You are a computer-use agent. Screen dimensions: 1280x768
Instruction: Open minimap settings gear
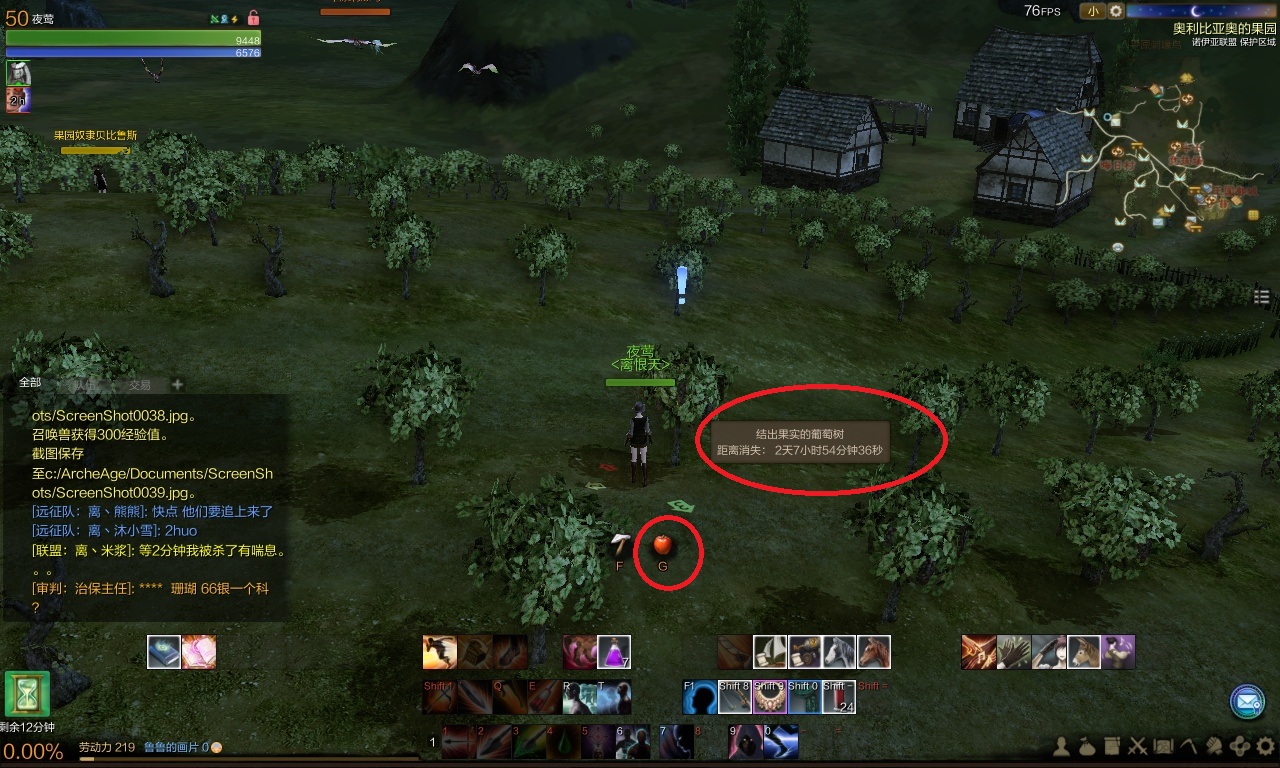pos(1116,11)
